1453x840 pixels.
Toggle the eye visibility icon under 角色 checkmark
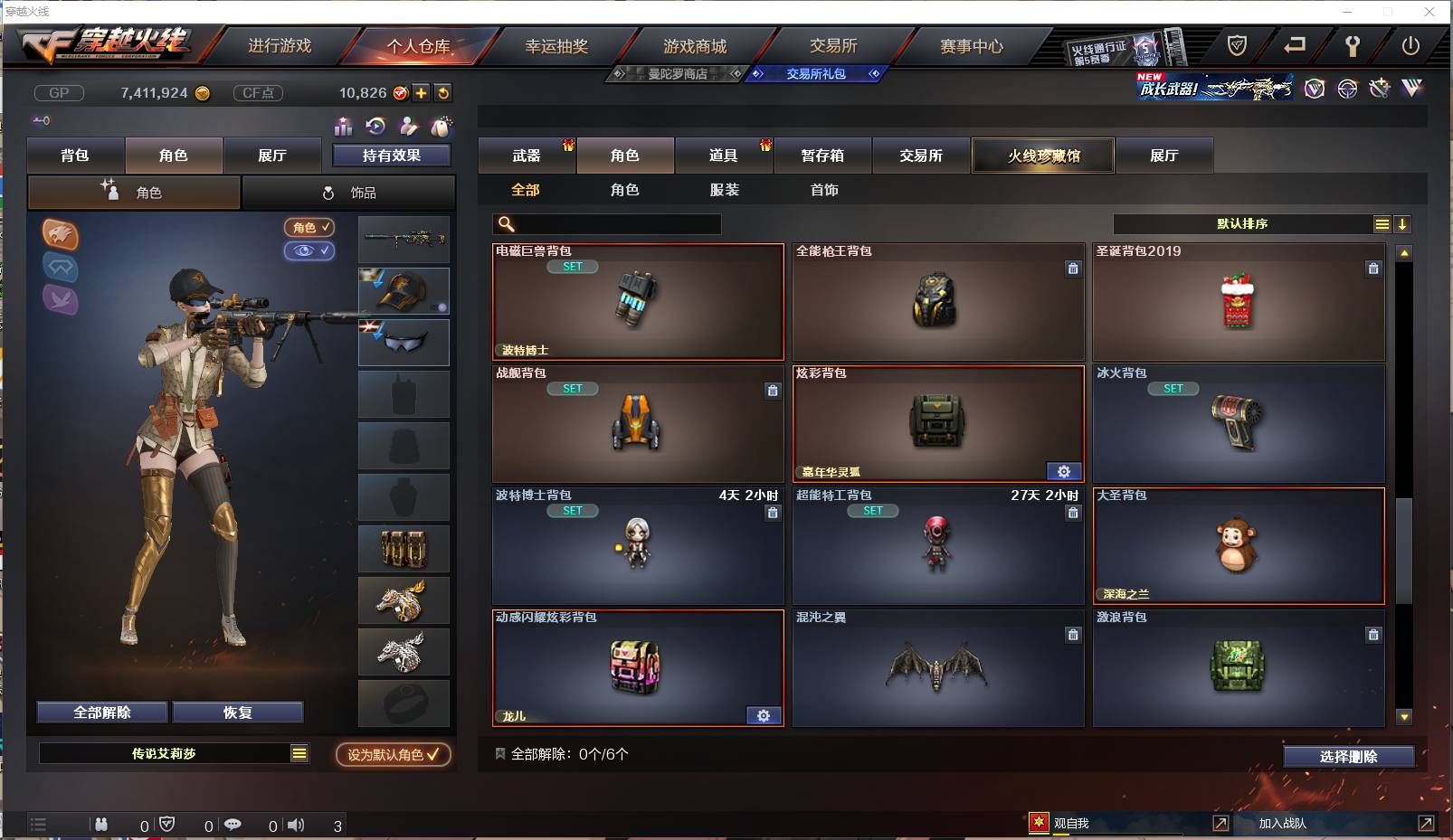[x=310, y=250]
